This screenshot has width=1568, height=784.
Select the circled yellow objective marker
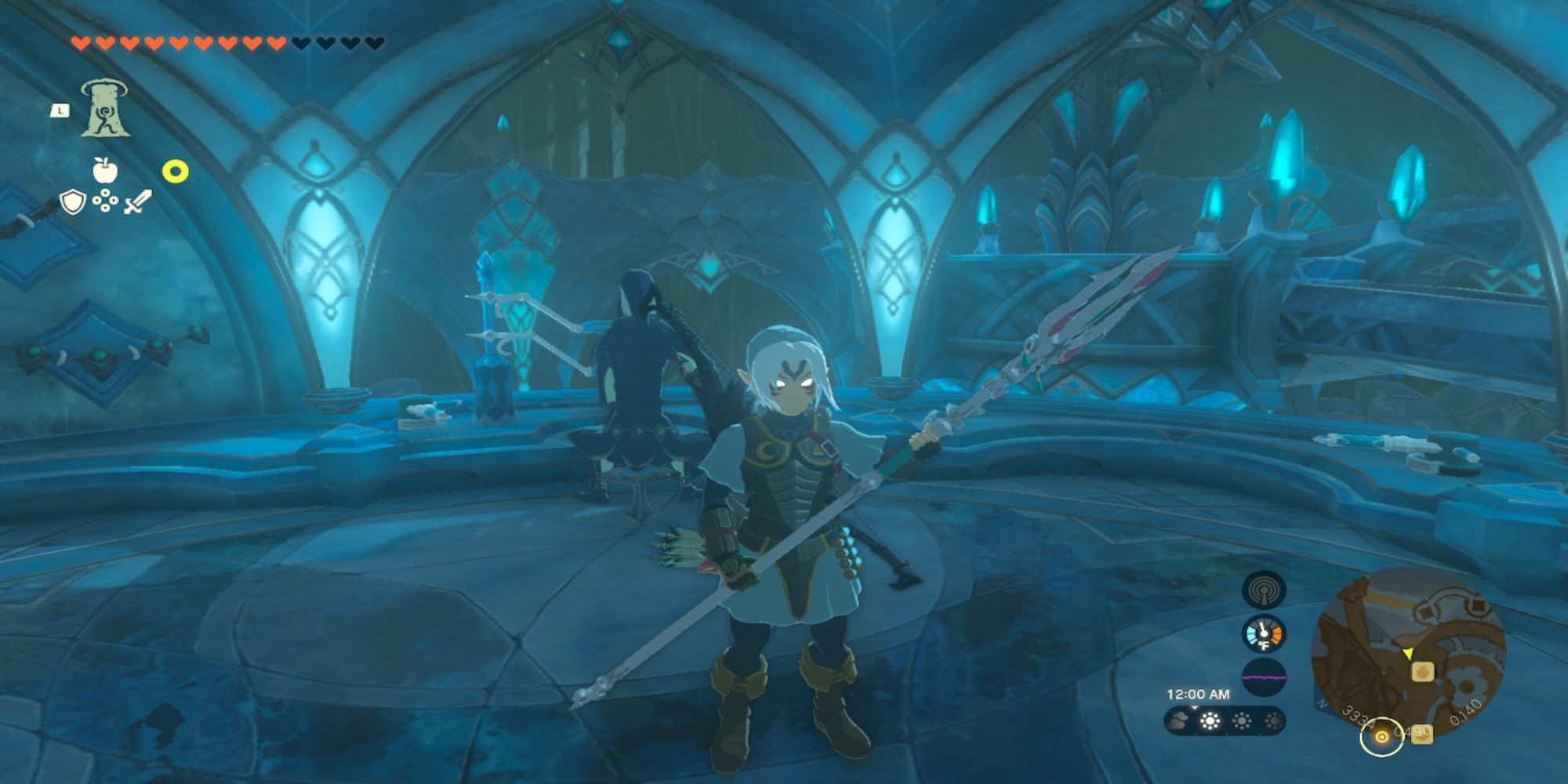coord(1381,737)
